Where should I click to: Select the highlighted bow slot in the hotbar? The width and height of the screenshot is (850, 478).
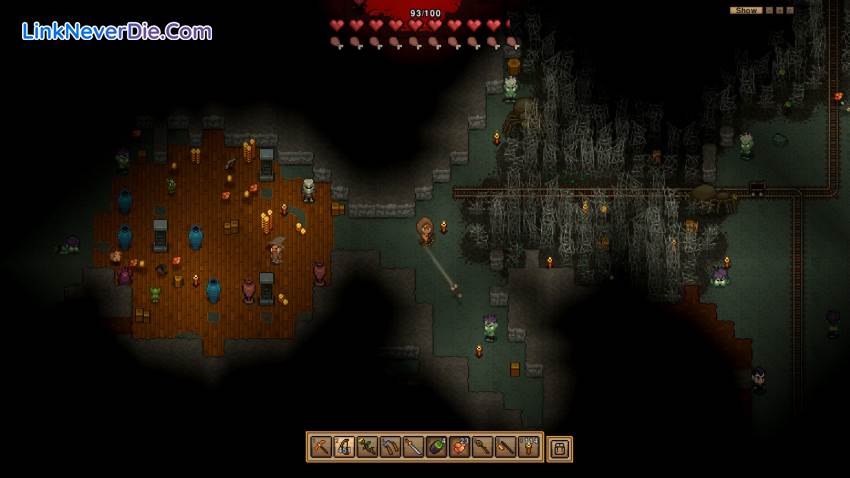pyautogui.click(x=344, y=447)
